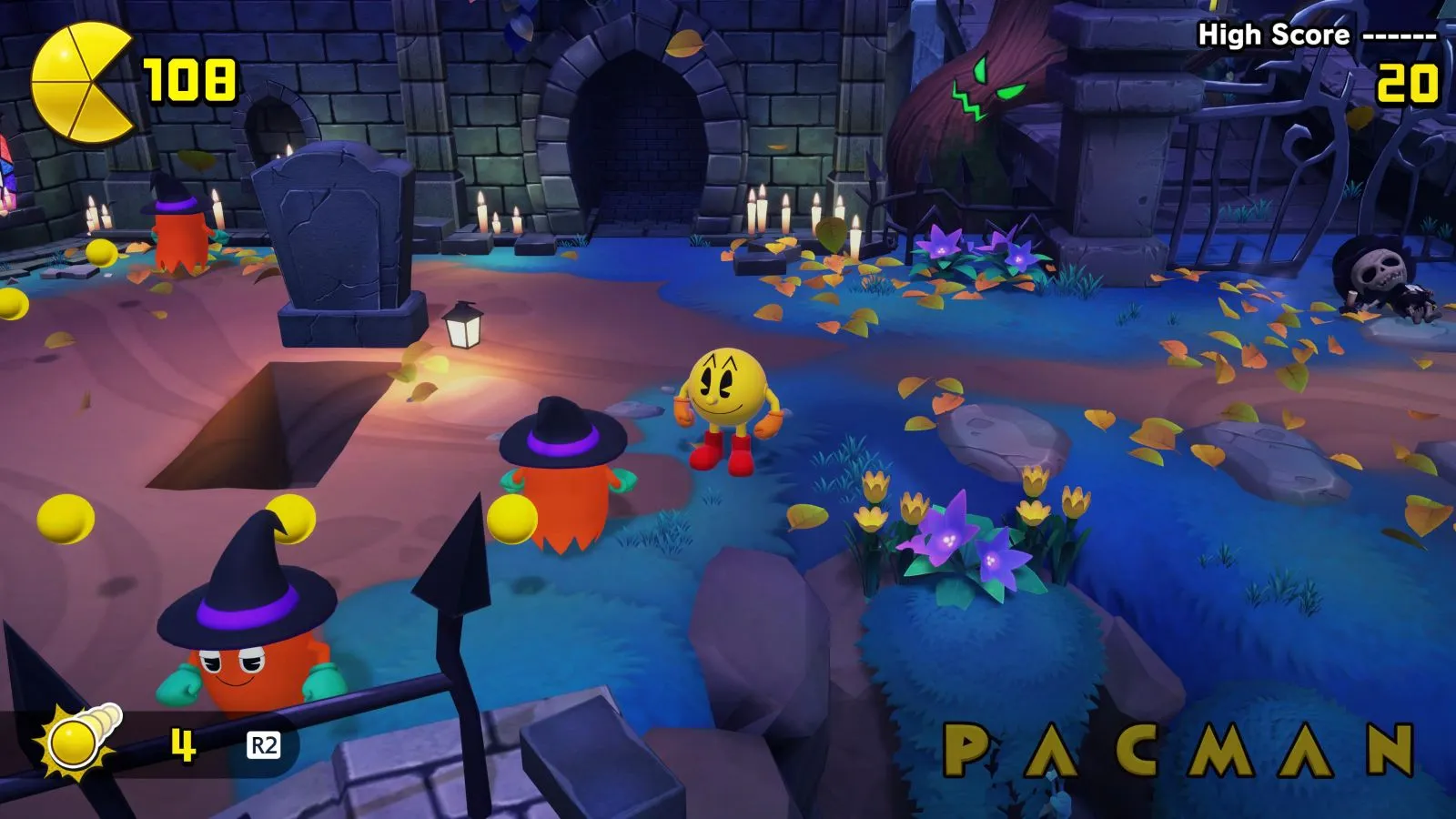Click a yellow pellet near the ghost

pos(510,519)
